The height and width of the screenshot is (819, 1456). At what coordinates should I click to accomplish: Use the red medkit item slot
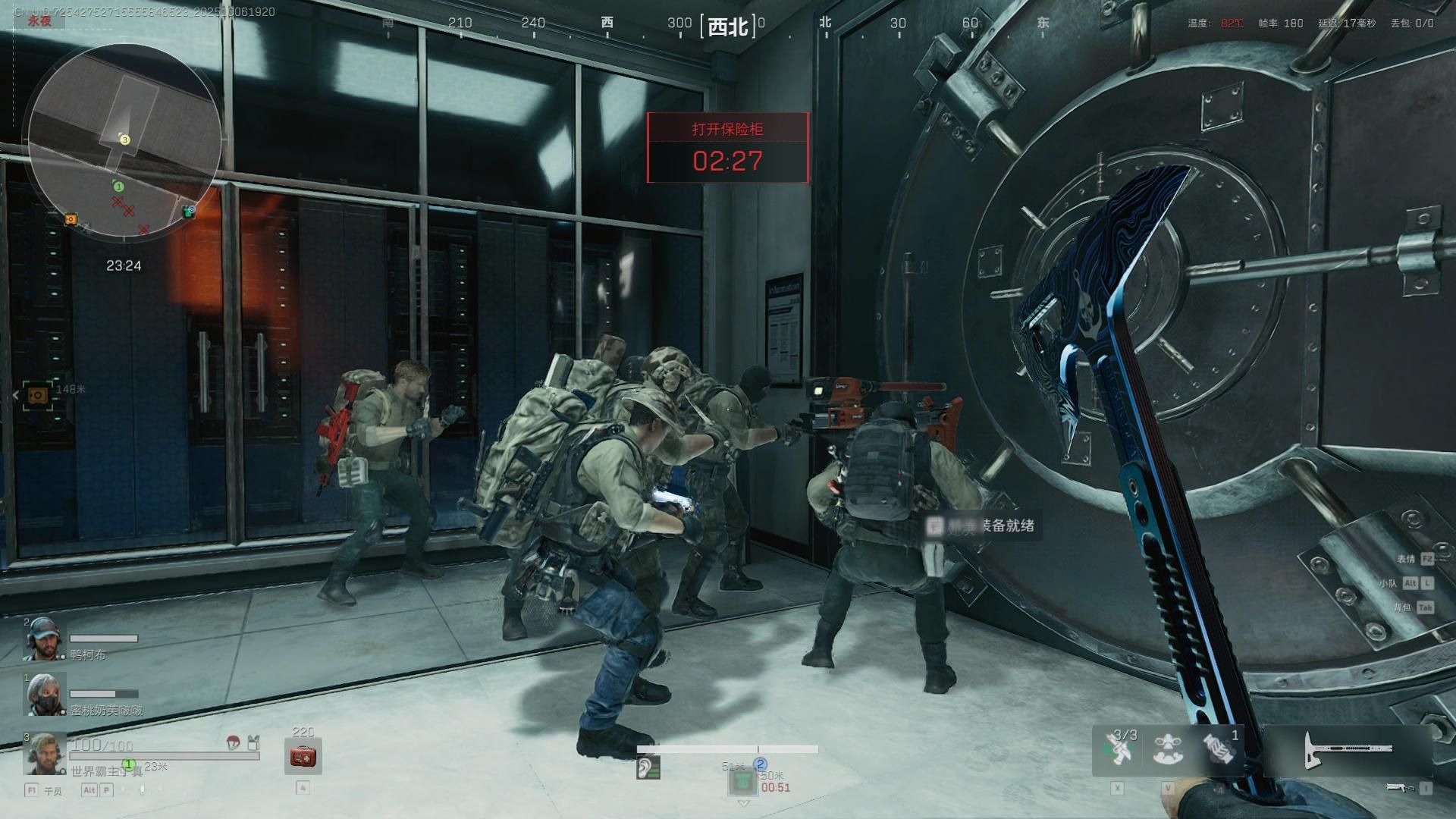pos(303,757)
